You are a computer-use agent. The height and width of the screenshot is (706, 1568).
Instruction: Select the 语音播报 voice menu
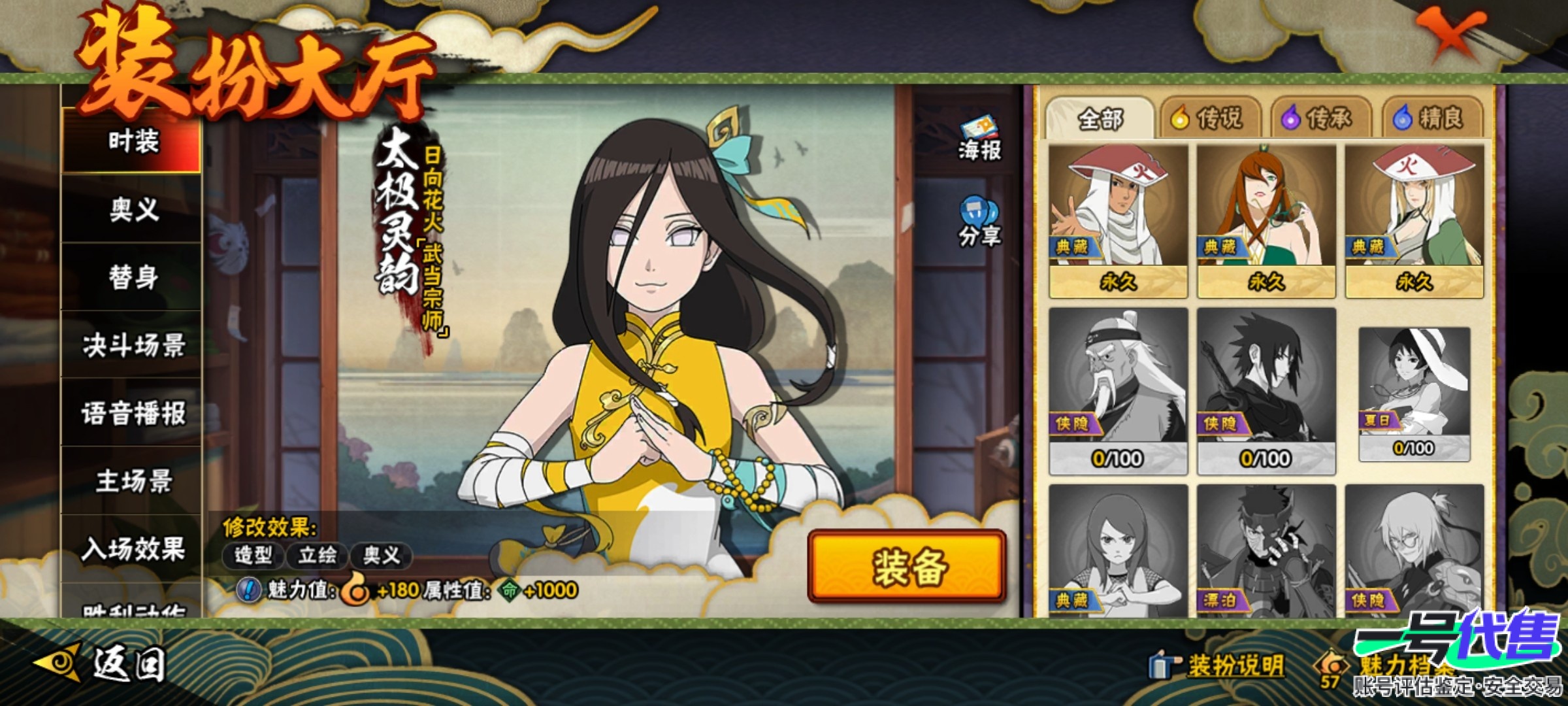point(133,413)
